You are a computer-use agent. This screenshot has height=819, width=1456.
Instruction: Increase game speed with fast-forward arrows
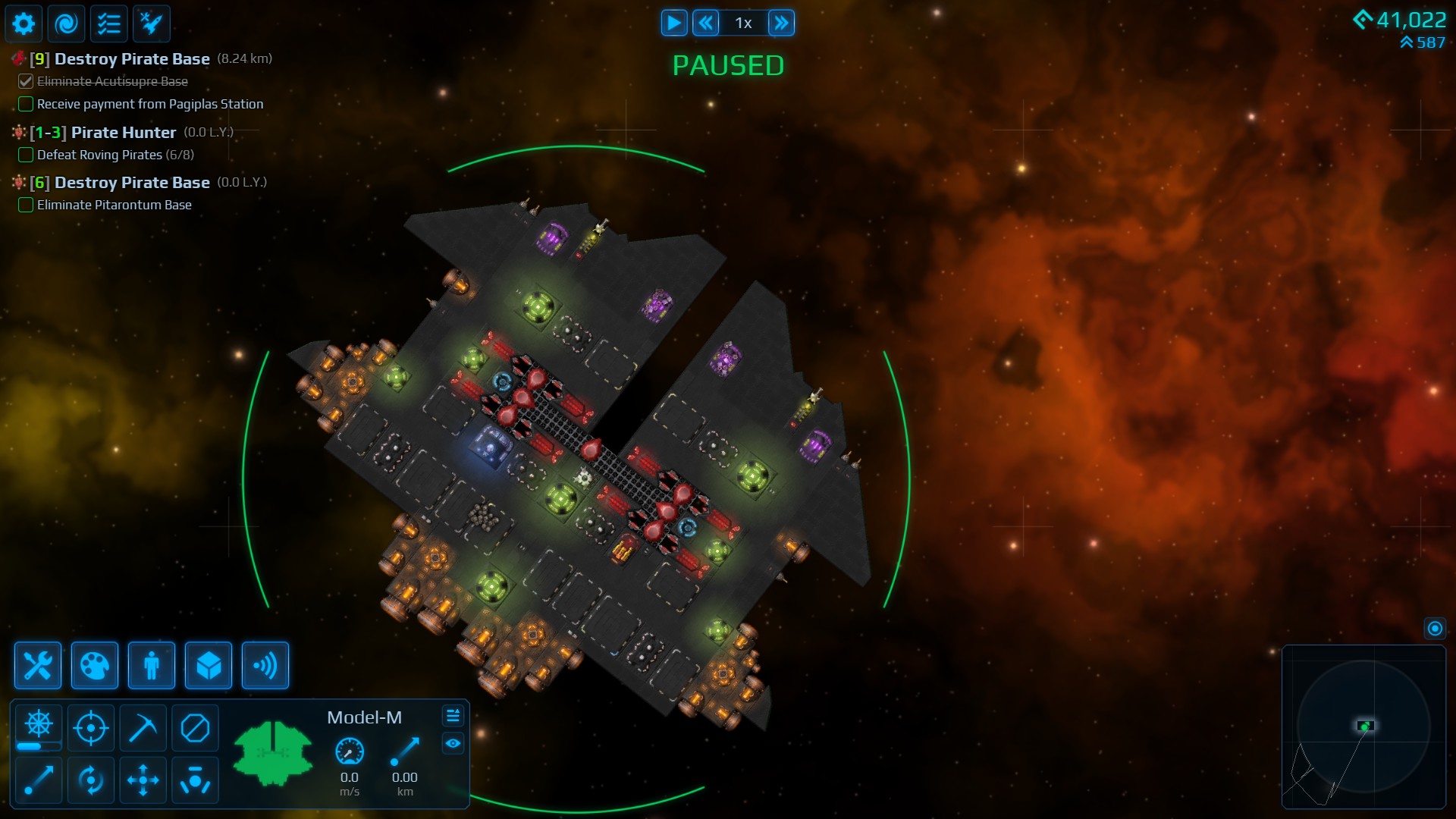[781, 23]
